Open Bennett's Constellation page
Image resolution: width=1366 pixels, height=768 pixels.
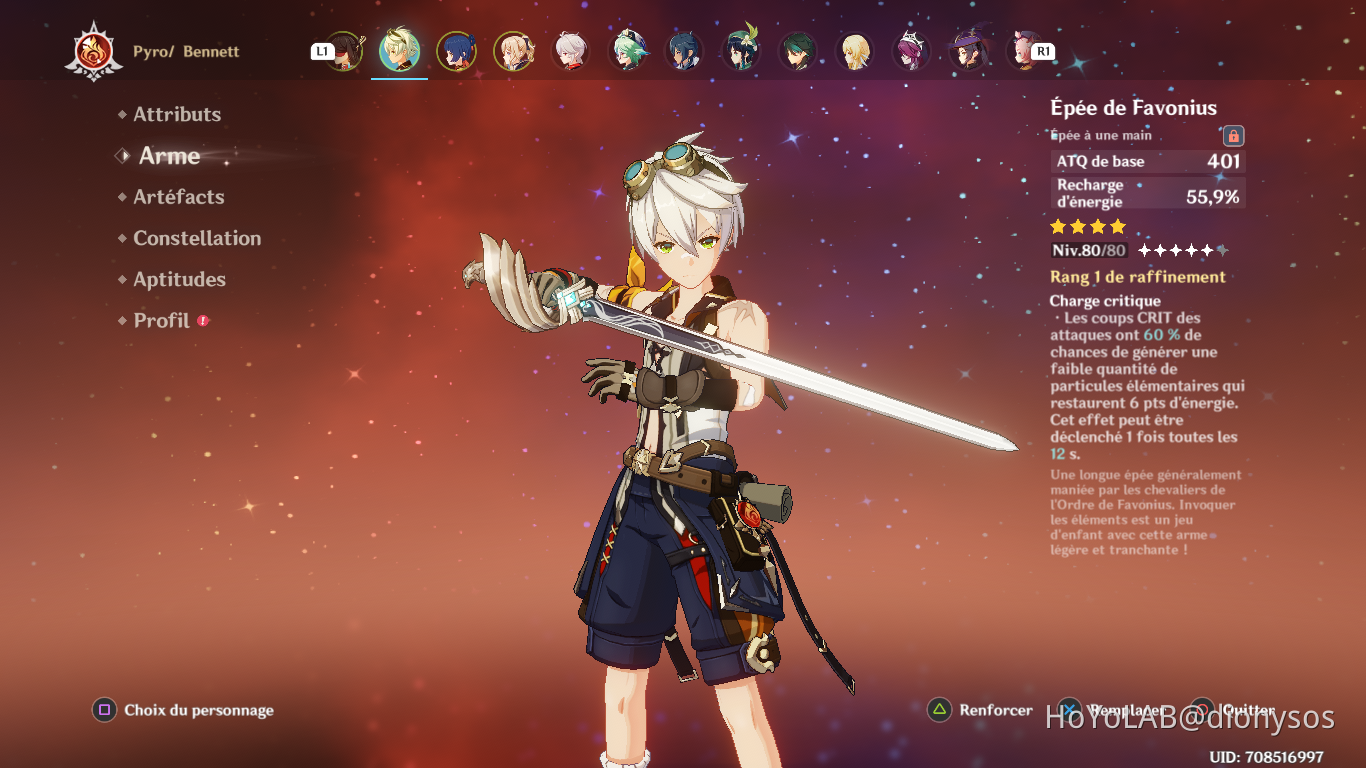pos(197,238)
